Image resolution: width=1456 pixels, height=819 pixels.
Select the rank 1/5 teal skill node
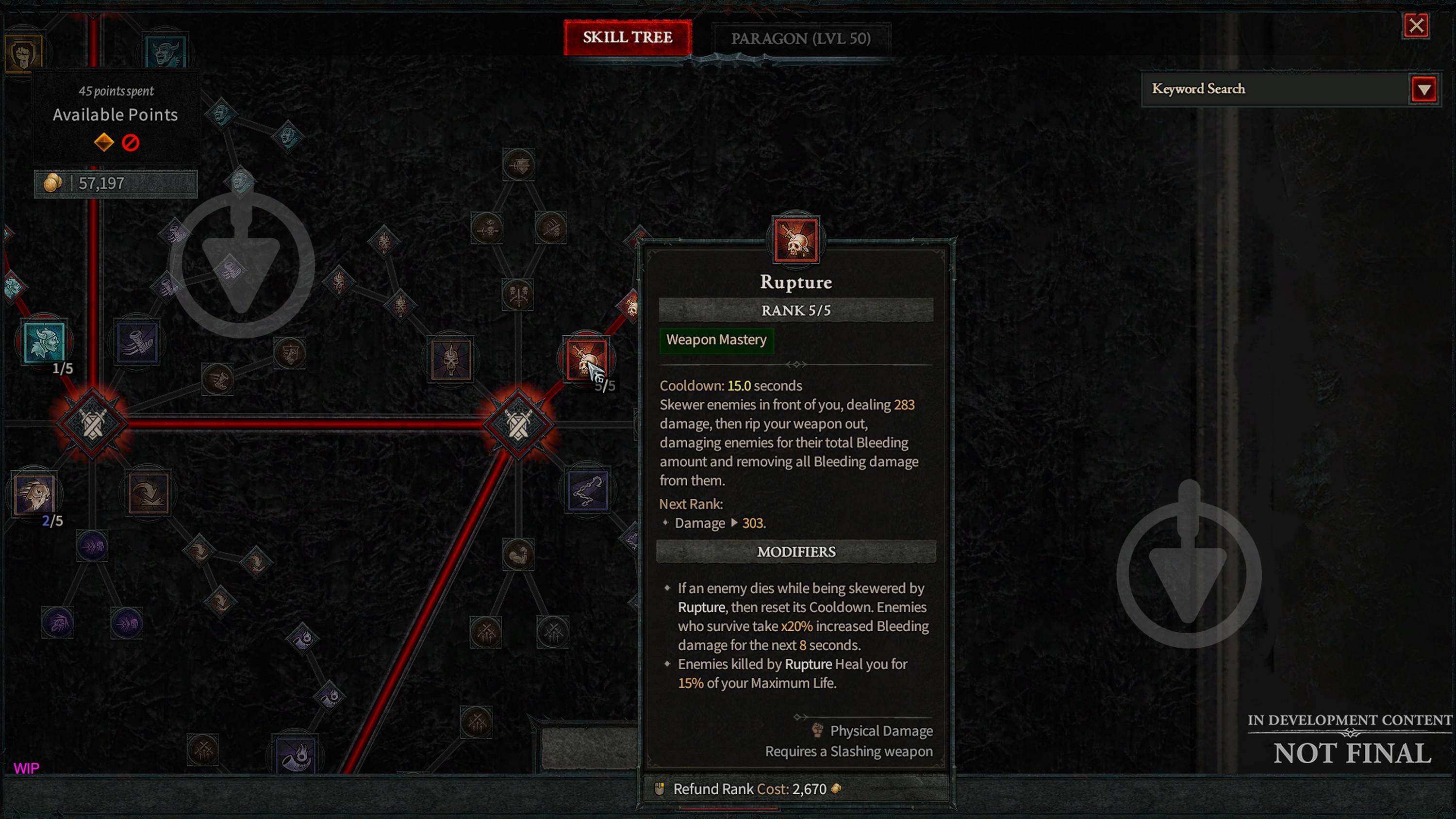click(x=44, y=342)
